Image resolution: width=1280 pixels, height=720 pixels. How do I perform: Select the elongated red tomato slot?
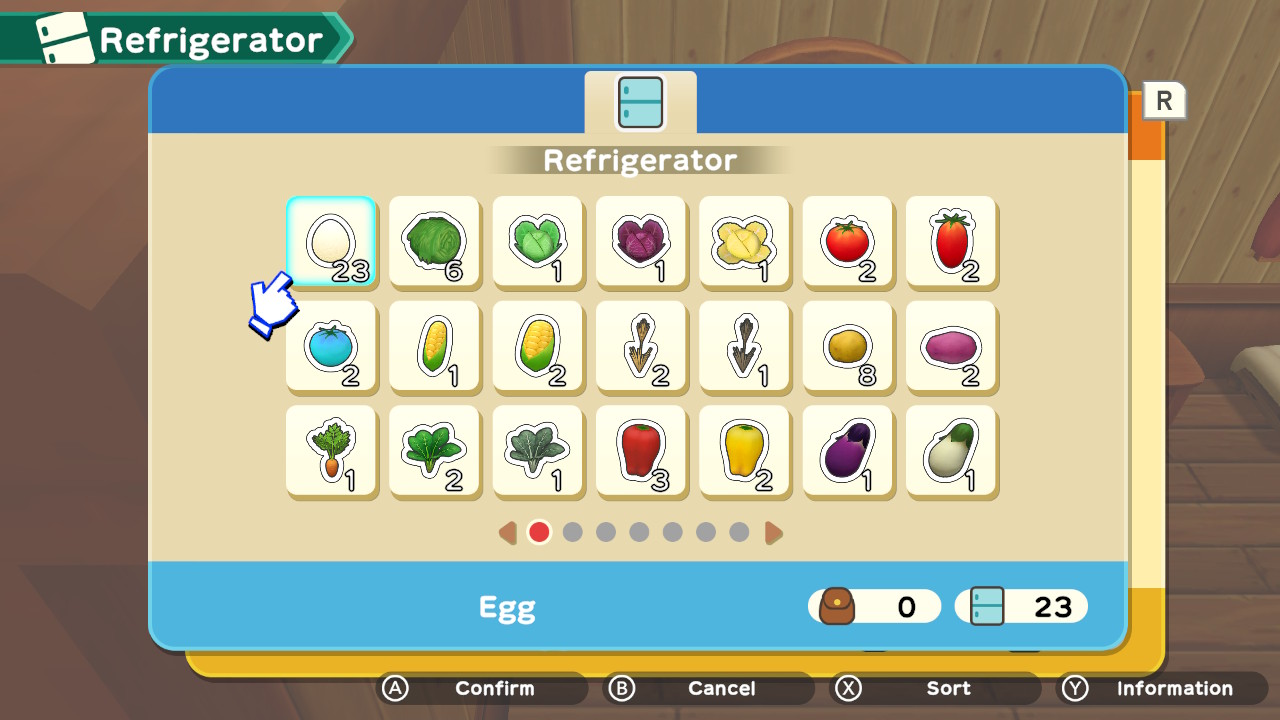point(951,241)
